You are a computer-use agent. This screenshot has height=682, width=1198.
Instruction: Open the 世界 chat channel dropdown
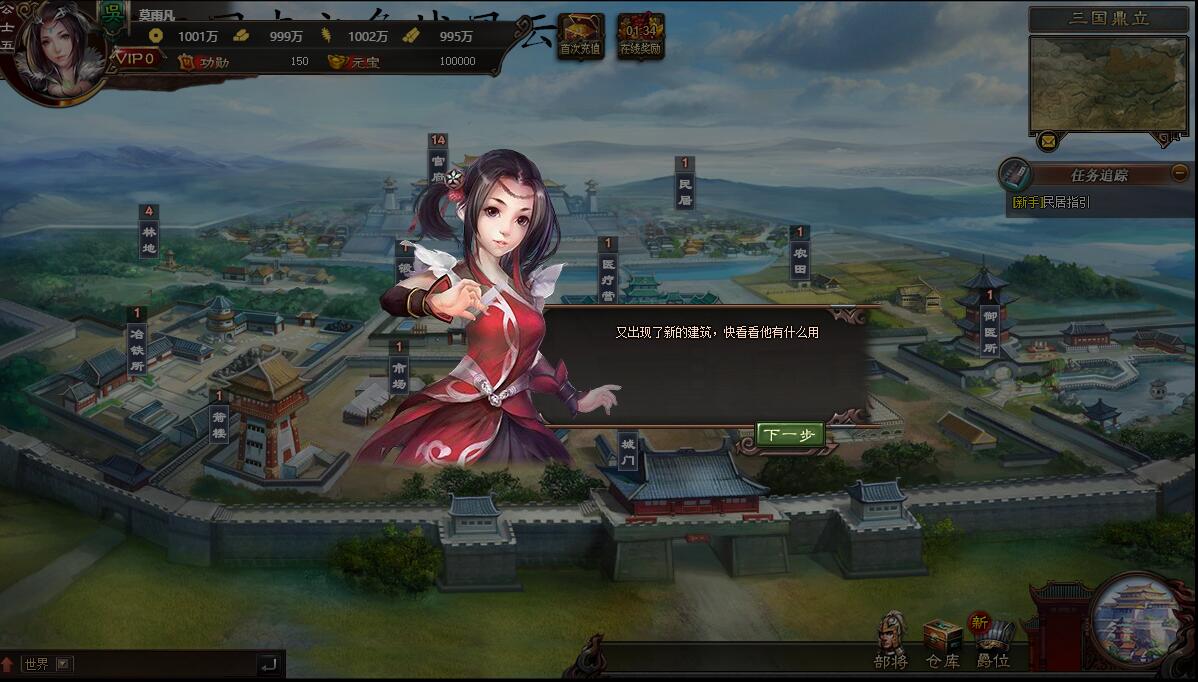pyautogui.click(x=64, y=664)
